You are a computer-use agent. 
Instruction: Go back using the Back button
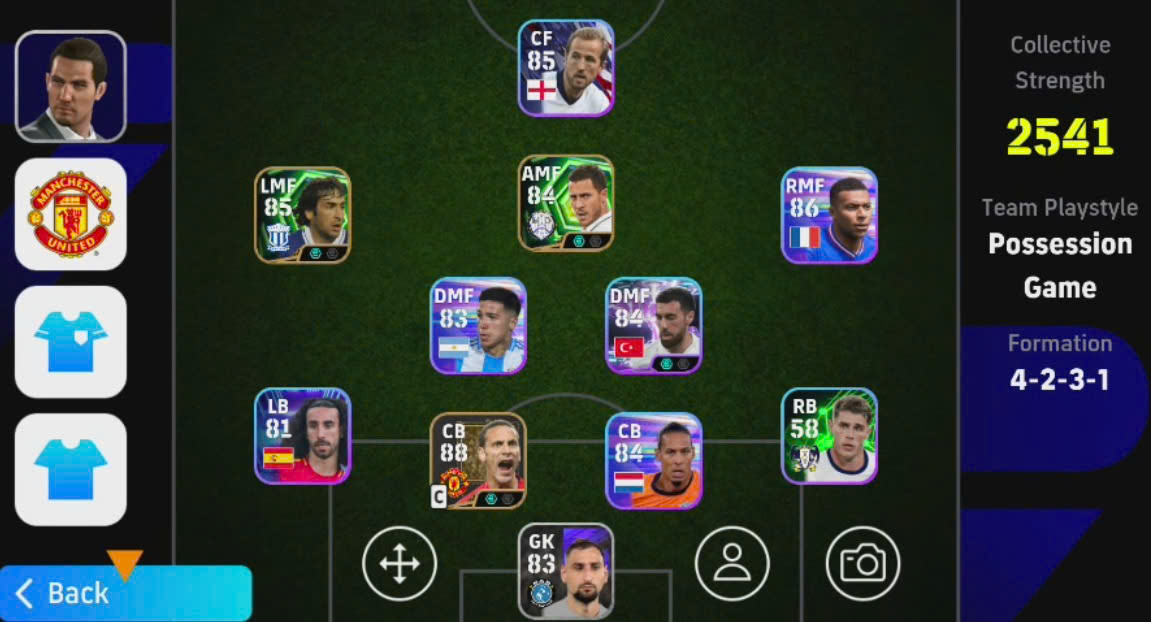point(125,593)
